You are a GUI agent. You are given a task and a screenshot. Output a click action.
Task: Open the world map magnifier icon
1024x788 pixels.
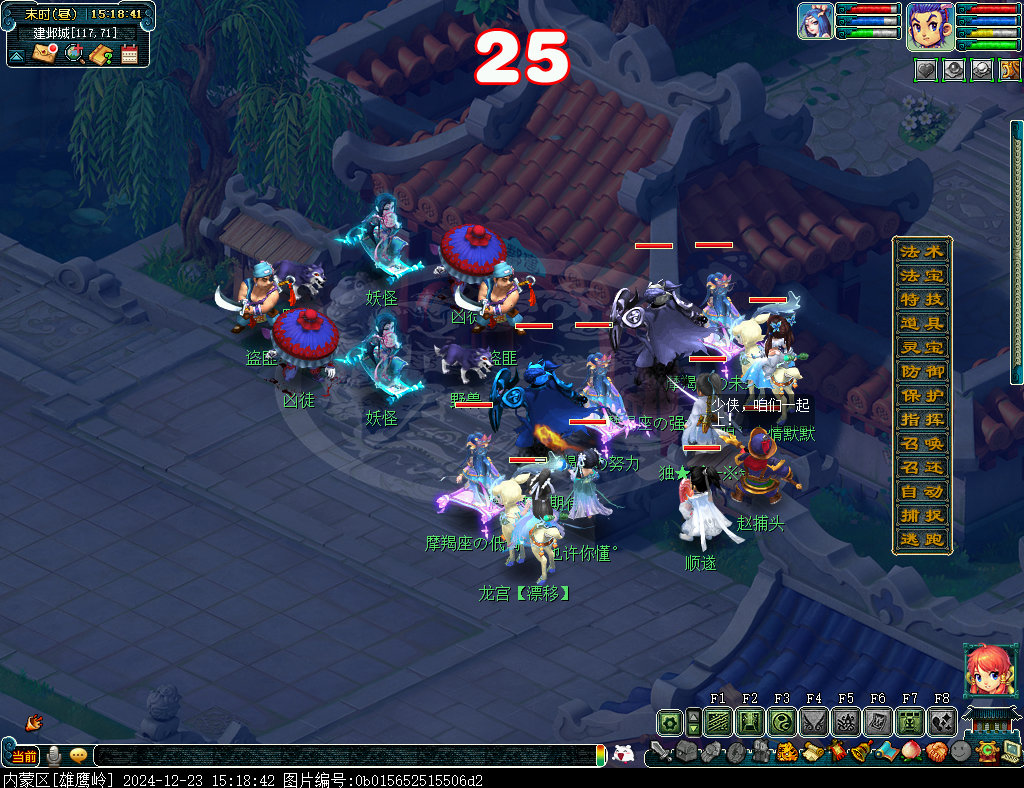(74, 53)
